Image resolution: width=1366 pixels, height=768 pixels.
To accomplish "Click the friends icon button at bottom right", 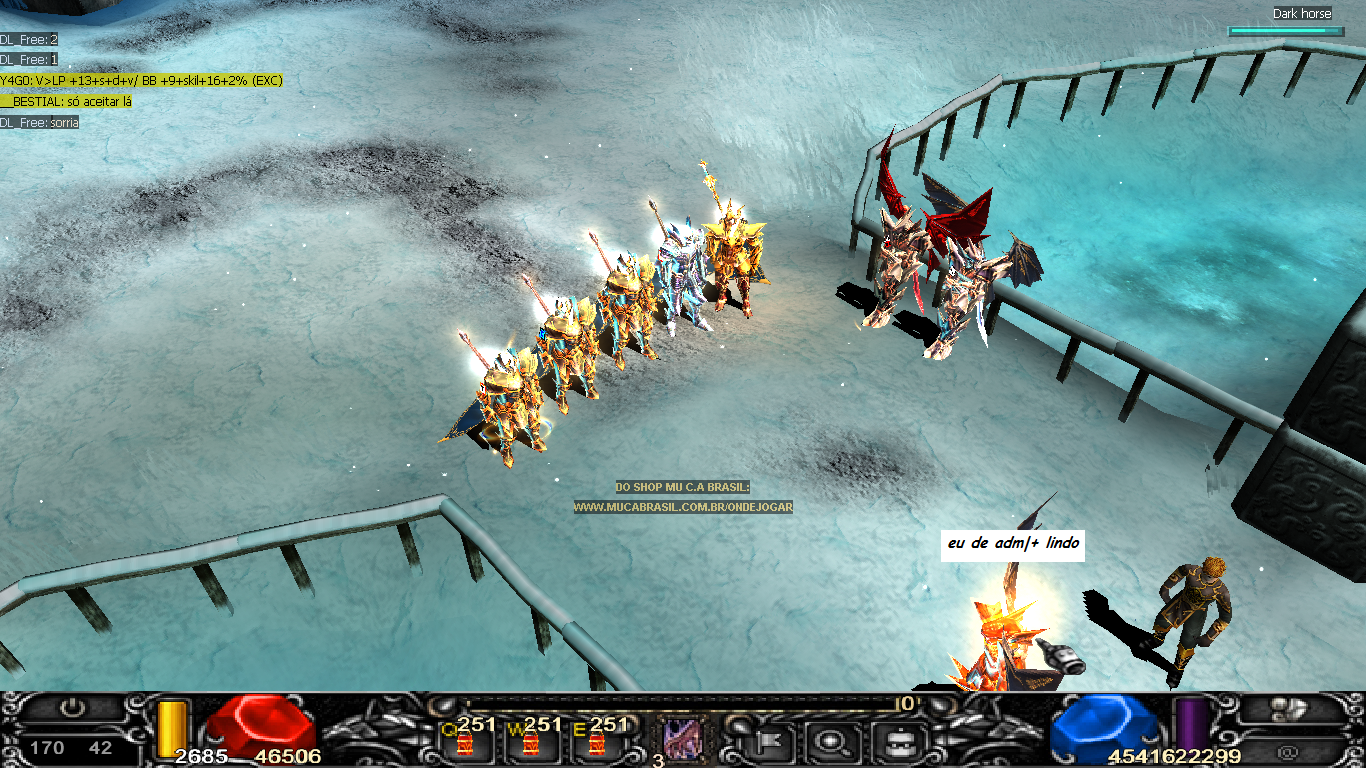I will pyautogui.click(x=1291, y=709).
